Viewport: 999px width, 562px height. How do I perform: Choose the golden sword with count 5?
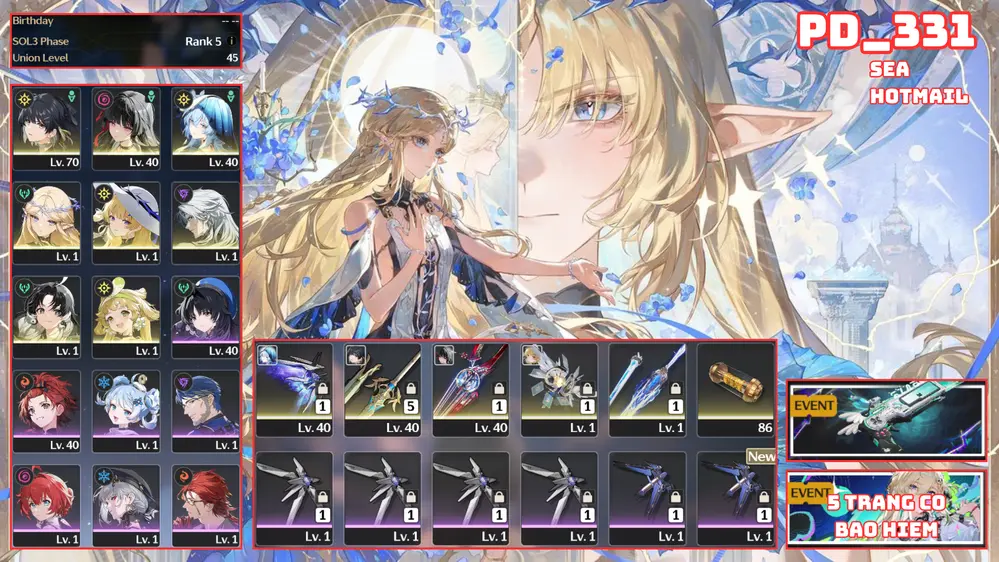[382, 388]
